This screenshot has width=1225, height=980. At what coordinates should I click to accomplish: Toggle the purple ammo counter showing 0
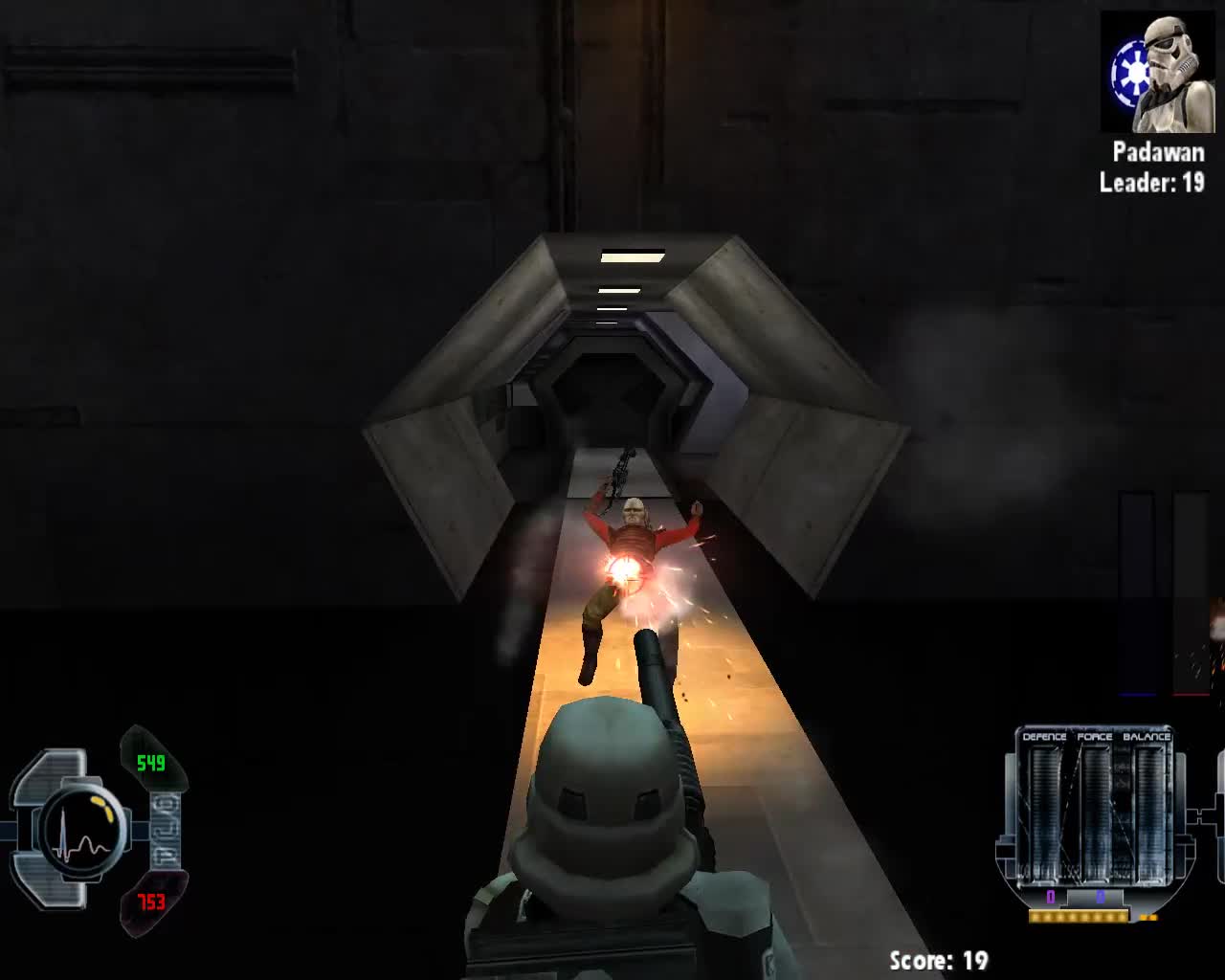point(1050,897)
